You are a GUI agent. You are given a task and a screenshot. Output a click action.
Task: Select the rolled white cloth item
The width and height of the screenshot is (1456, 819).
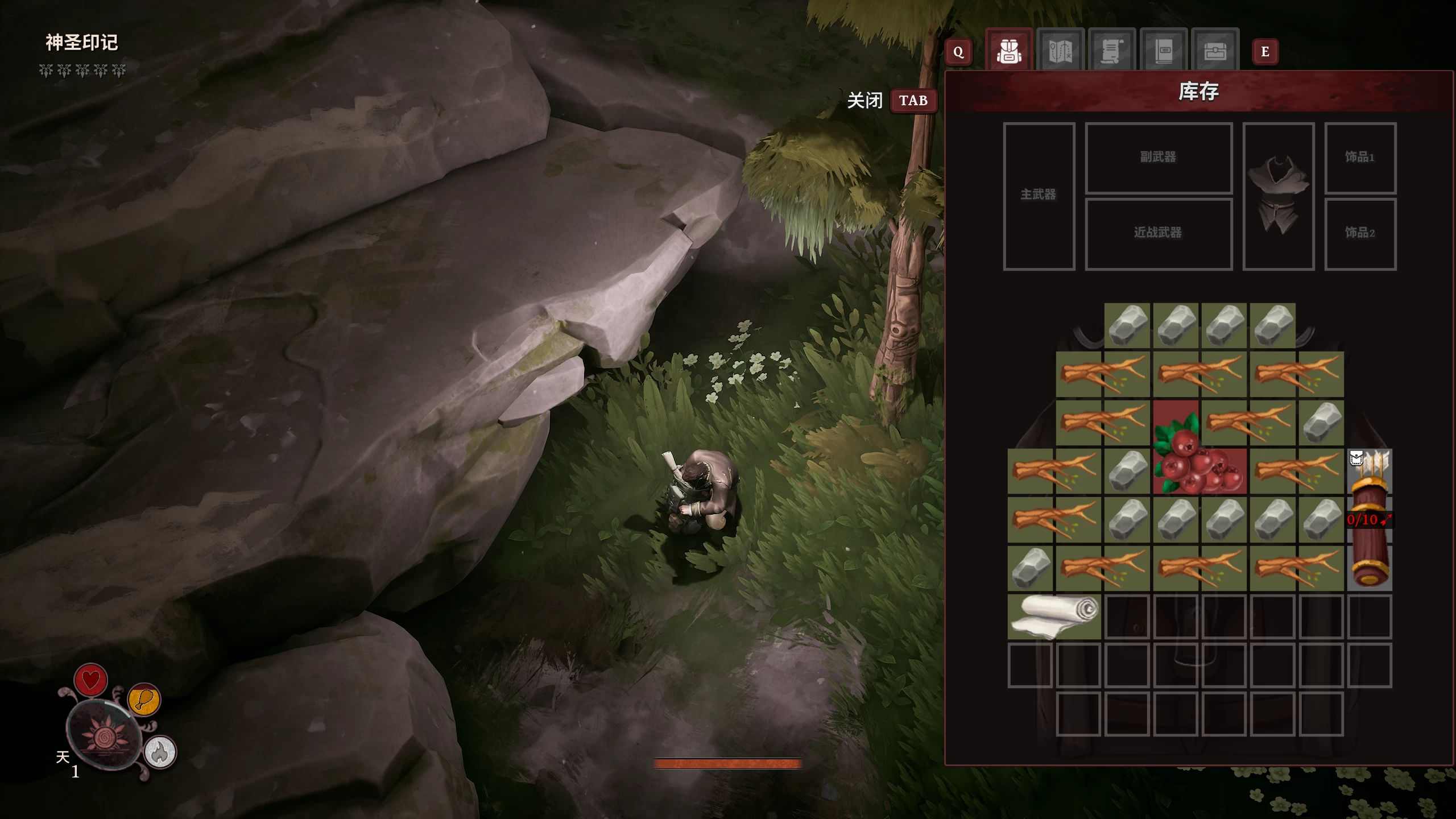point(1055,617)
